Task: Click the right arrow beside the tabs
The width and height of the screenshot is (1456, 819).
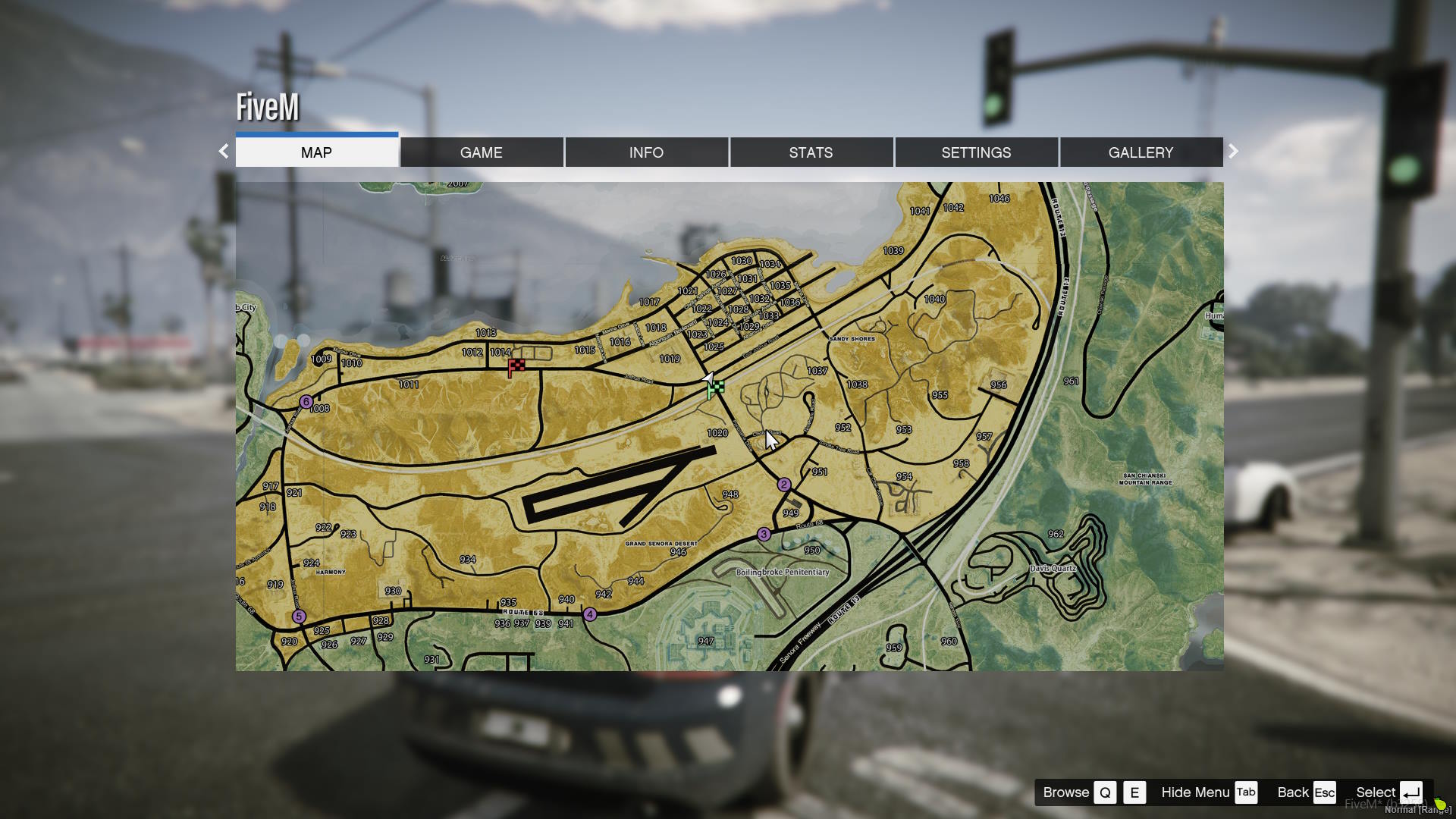Action: 1233,152
